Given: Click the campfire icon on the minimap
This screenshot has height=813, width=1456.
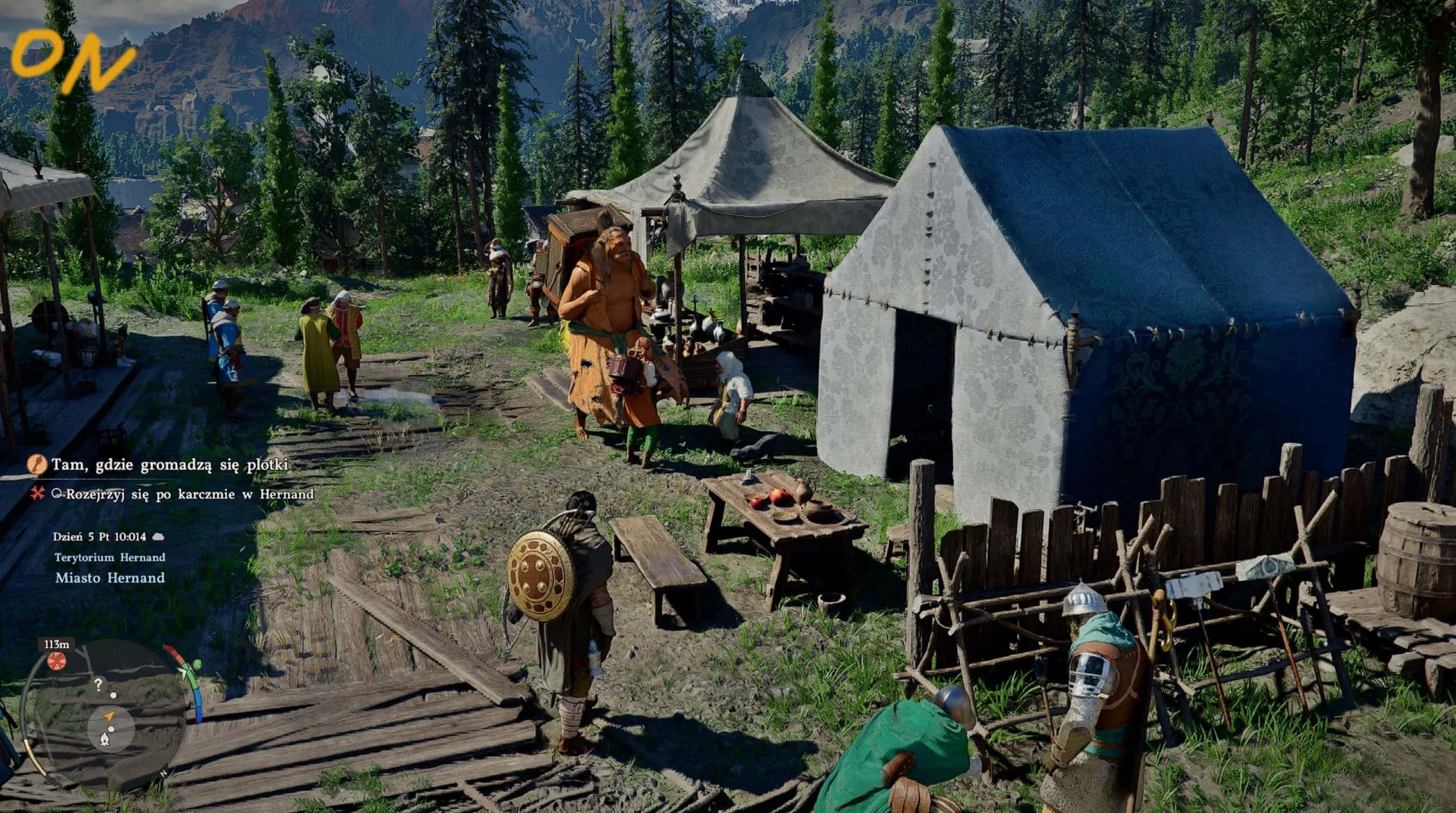Looking at the screenshot, I should pos(105,739).
